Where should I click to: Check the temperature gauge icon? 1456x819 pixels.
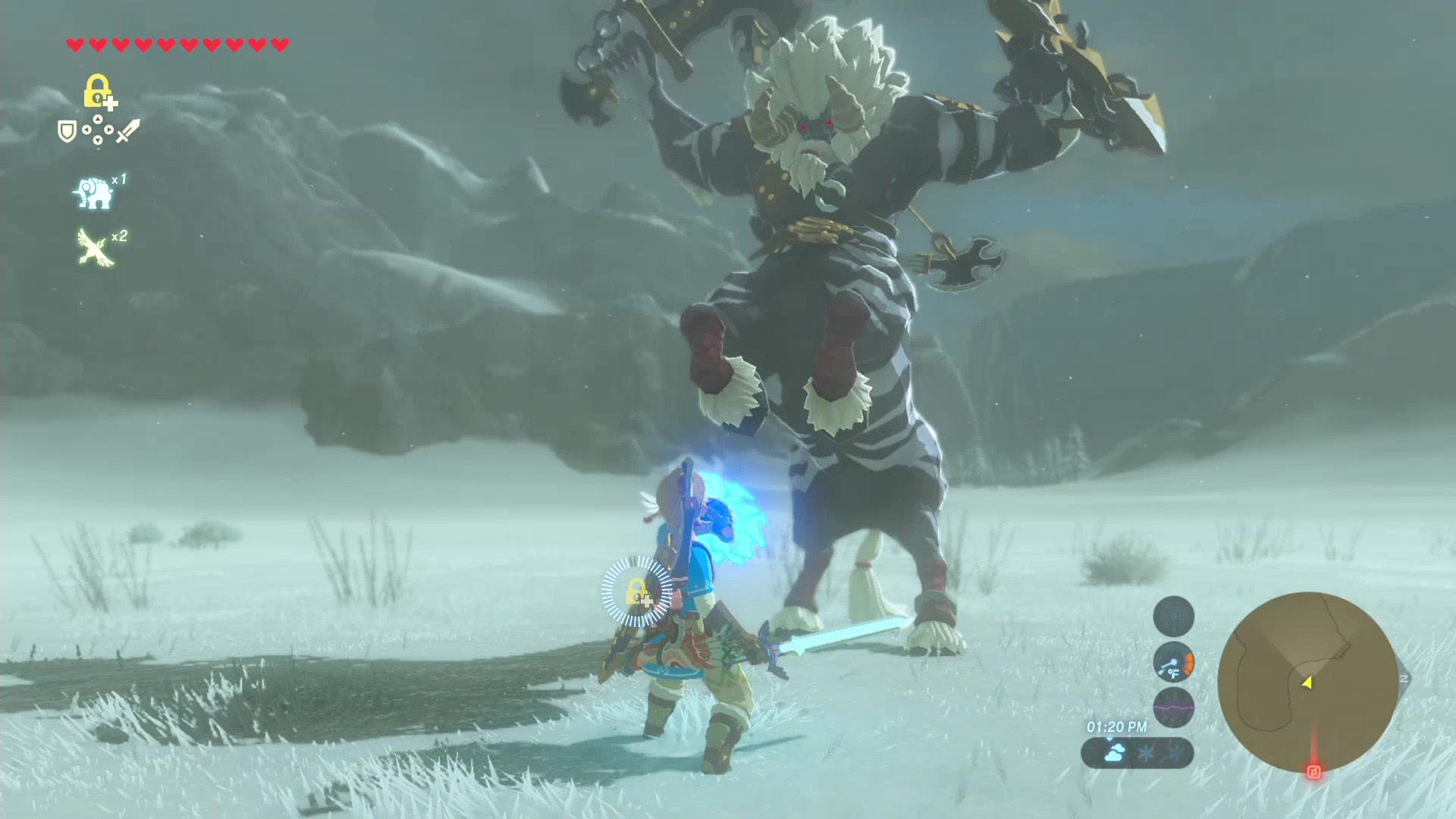tap(1173, 662)
